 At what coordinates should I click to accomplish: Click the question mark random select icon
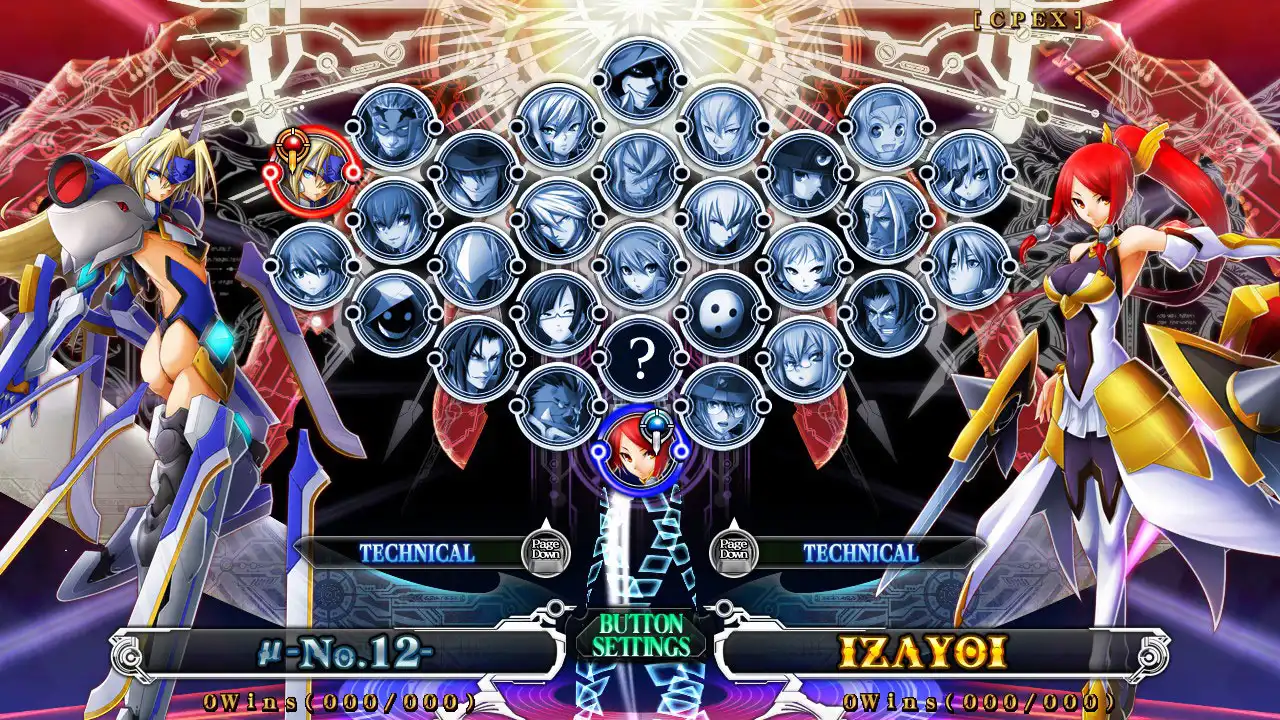point(641,355)
